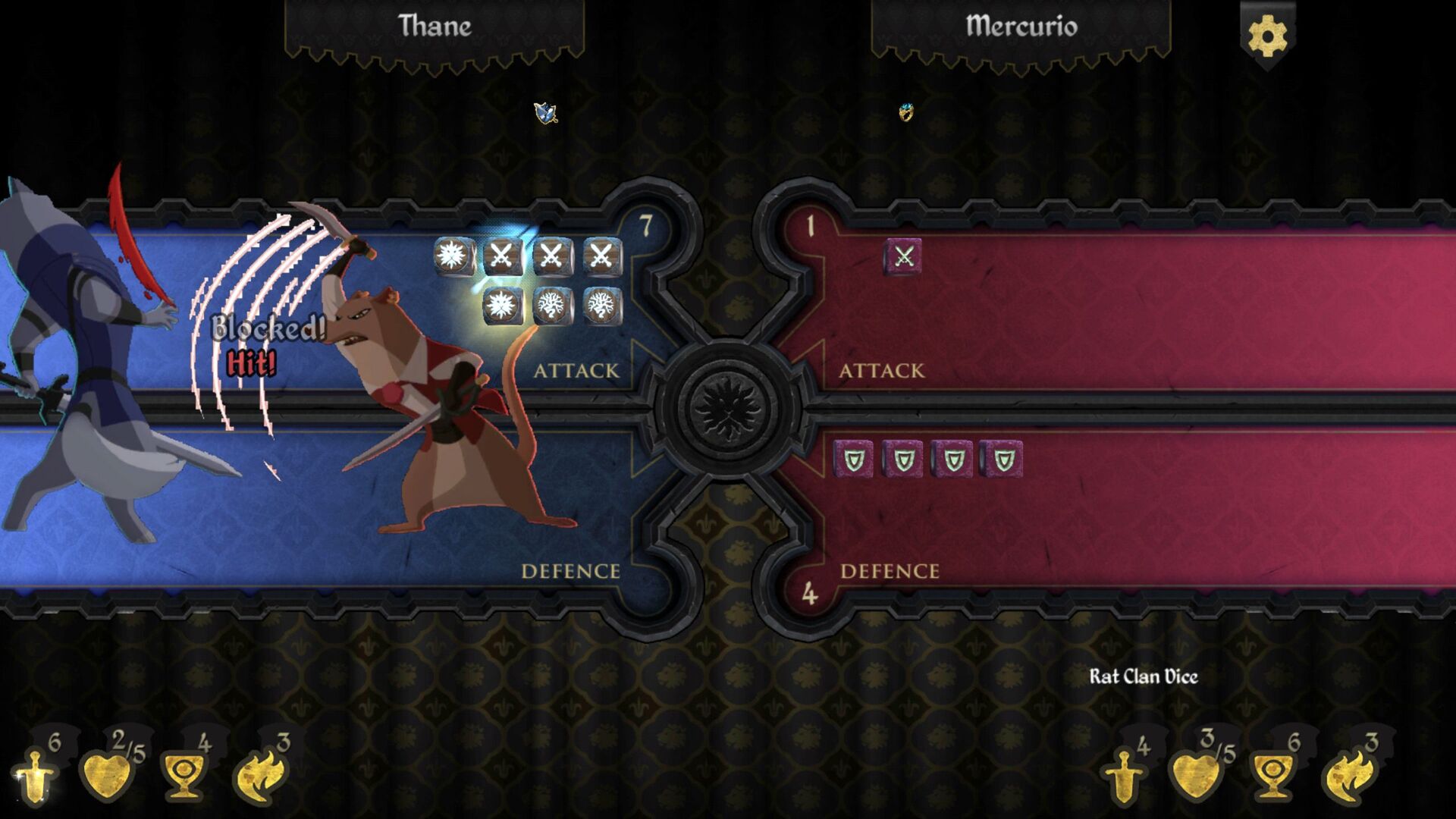
Task: Click a wyld tree die in Thane's dice pool
Action: 552,308
